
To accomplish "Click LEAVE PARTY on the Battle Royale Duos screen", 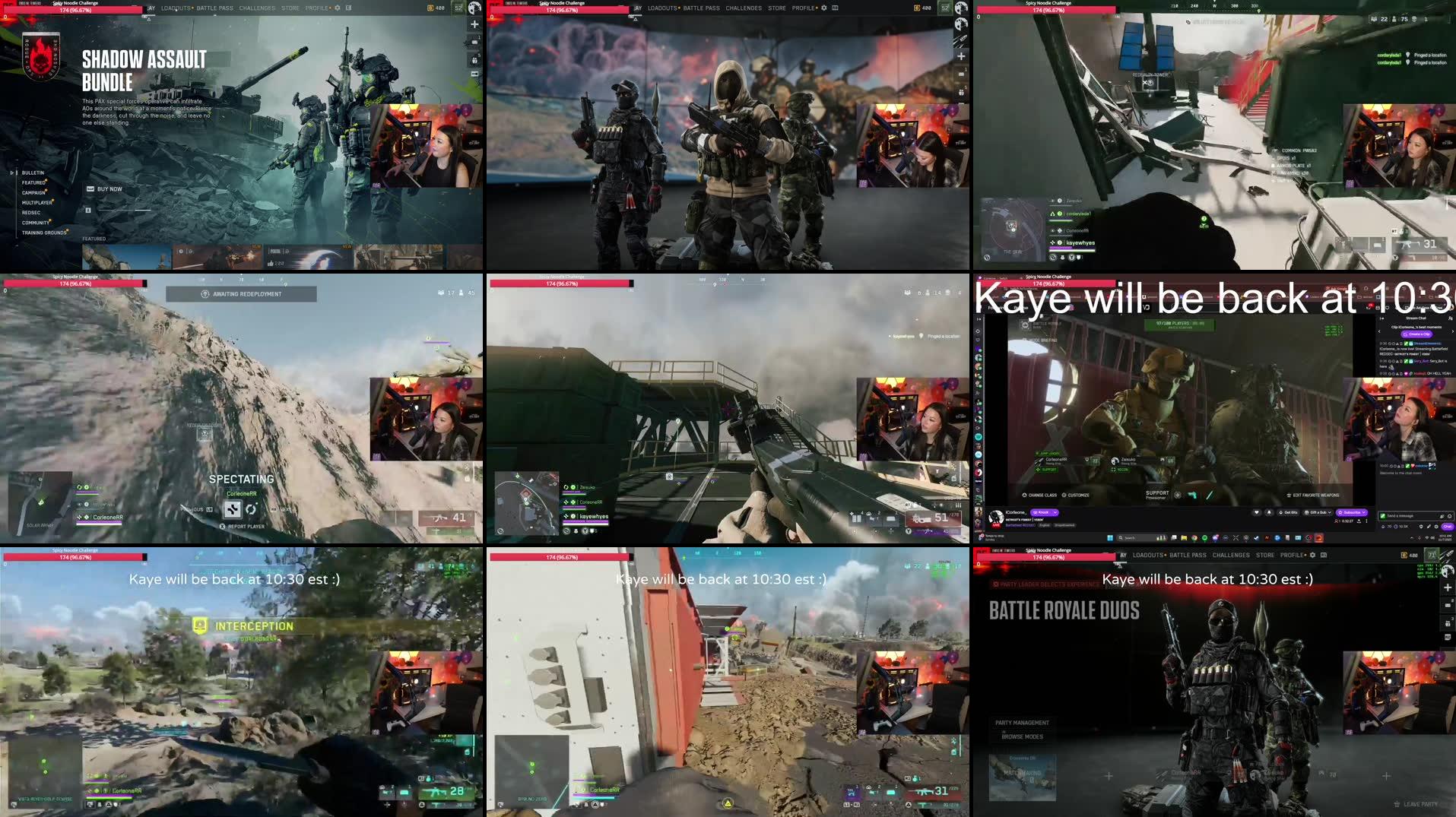I will pos(1416,803).
